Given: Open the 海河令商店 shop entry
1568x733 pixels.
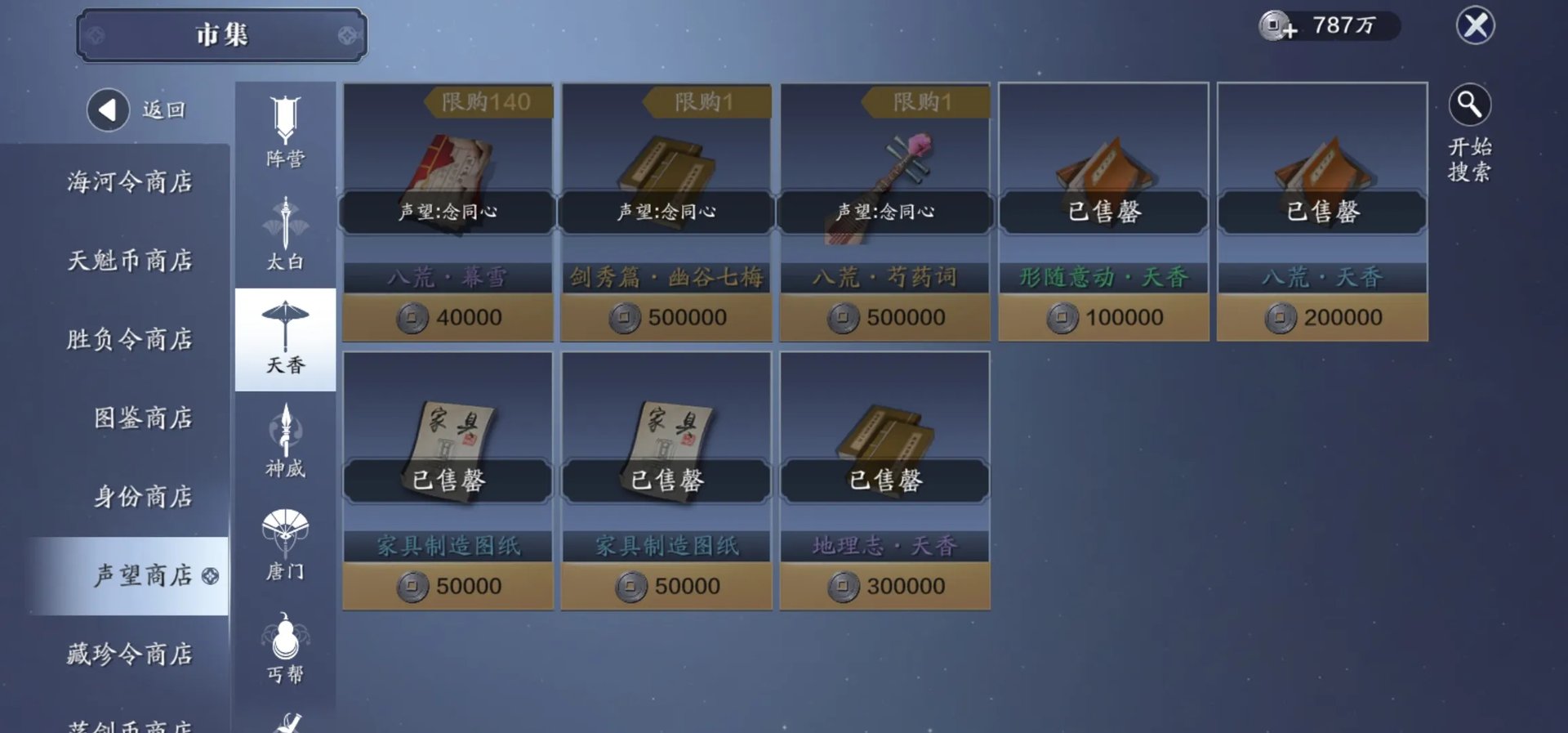Looking at the screenshot, I should click(x=131, y=183).
